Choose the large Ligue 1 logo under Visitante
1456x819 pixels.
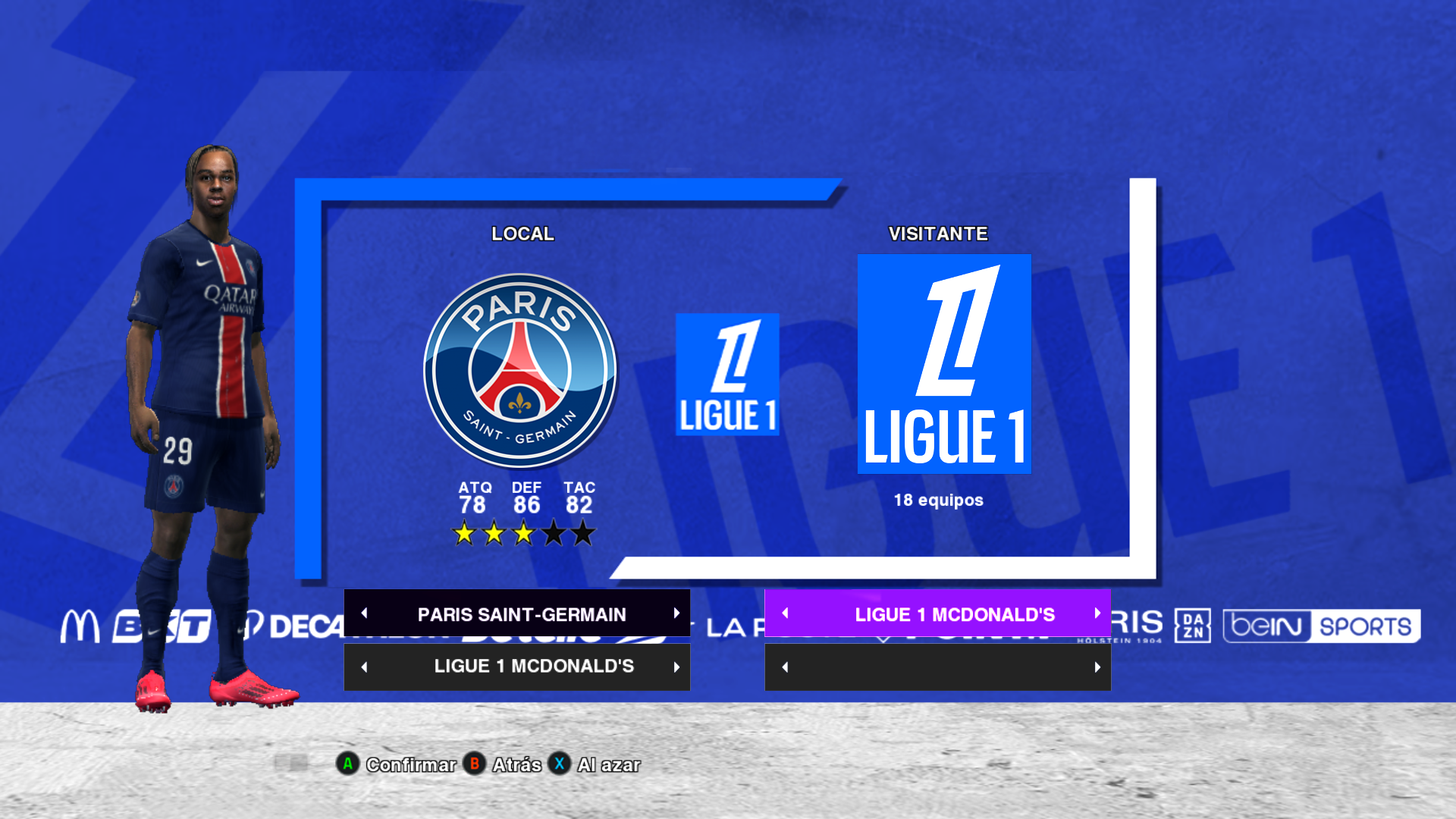944,364
